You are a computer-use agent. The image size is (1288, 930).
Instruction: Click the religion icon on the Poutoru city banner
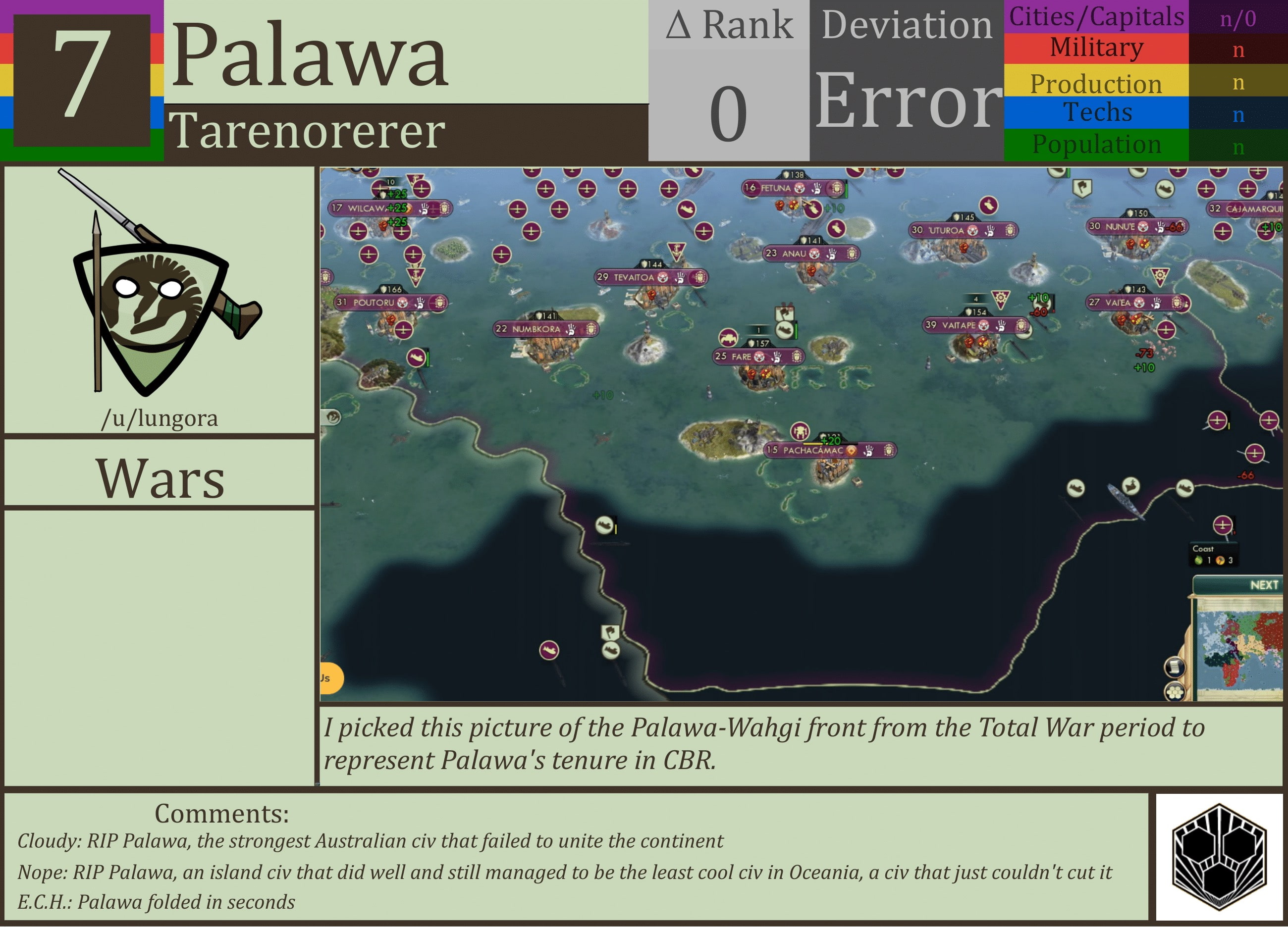click(403, 303)
